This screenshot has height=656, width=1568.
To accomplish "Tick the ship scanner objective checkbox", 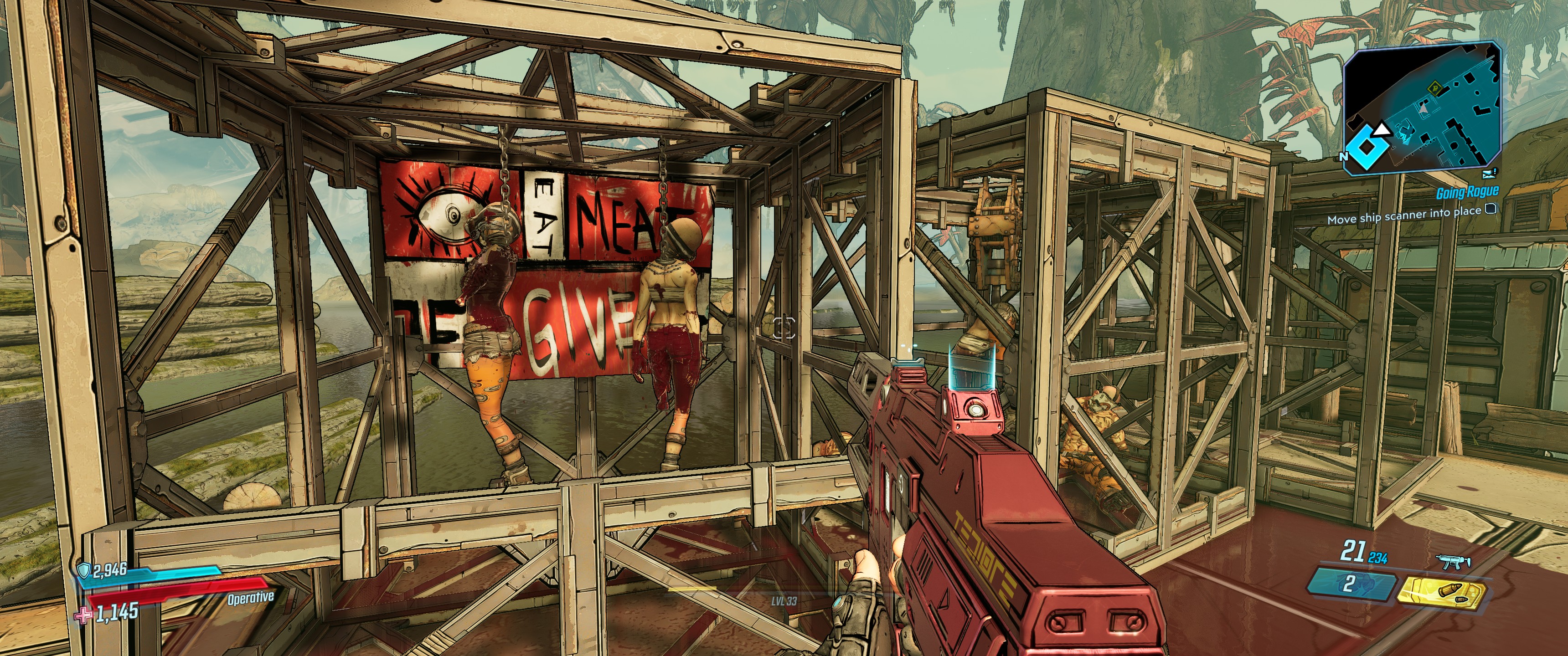I will point(1491,210).
